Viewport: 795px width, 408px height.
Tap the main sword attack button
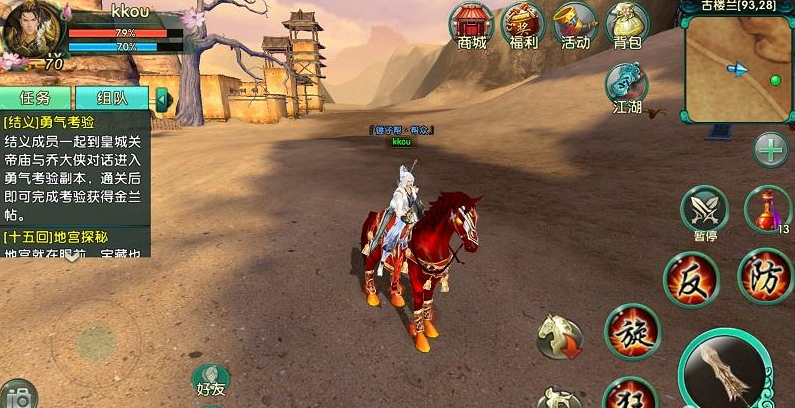(725, 374)
